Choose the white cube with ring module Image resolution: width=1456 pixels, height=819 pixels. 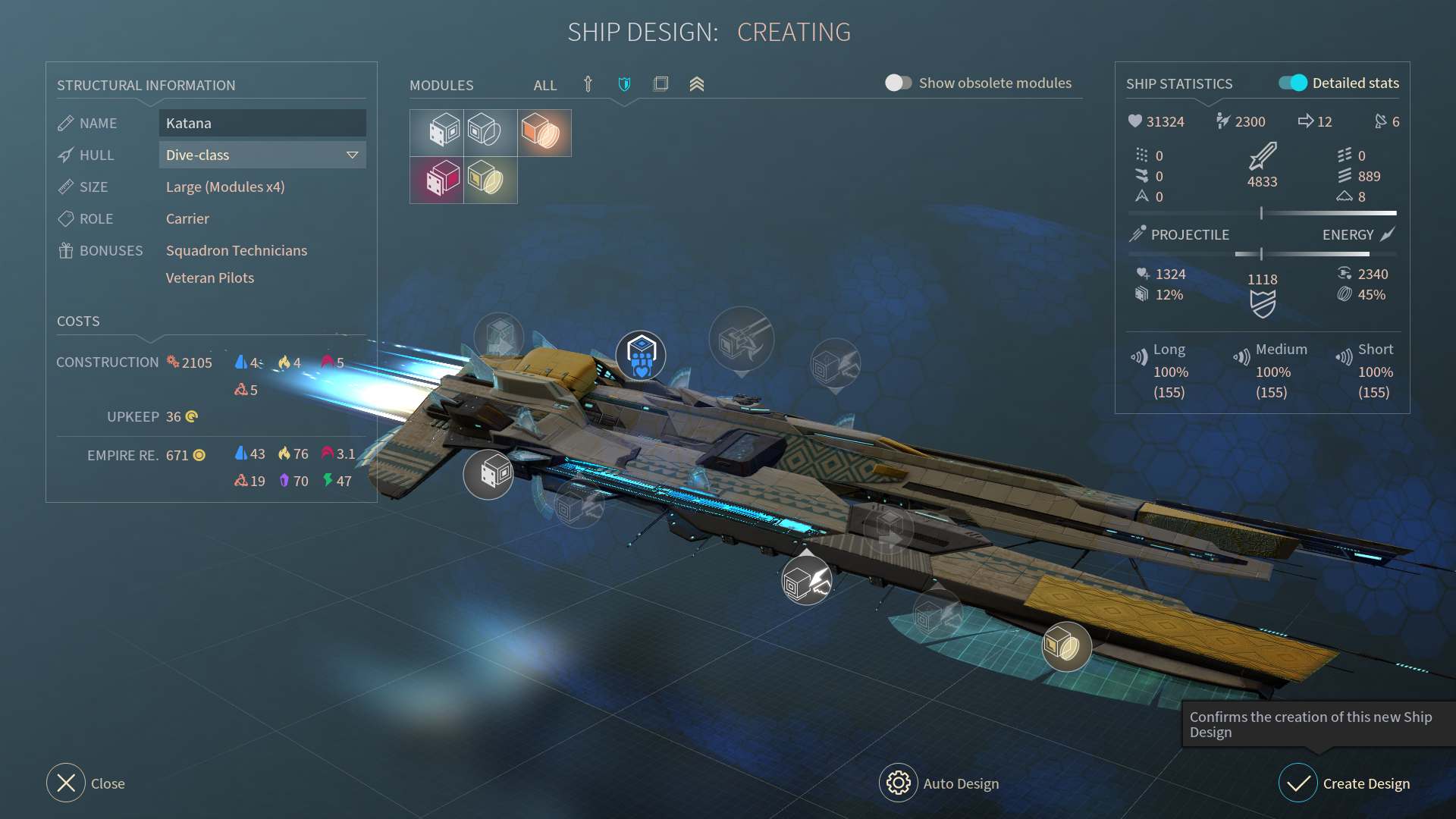(490, 133)
